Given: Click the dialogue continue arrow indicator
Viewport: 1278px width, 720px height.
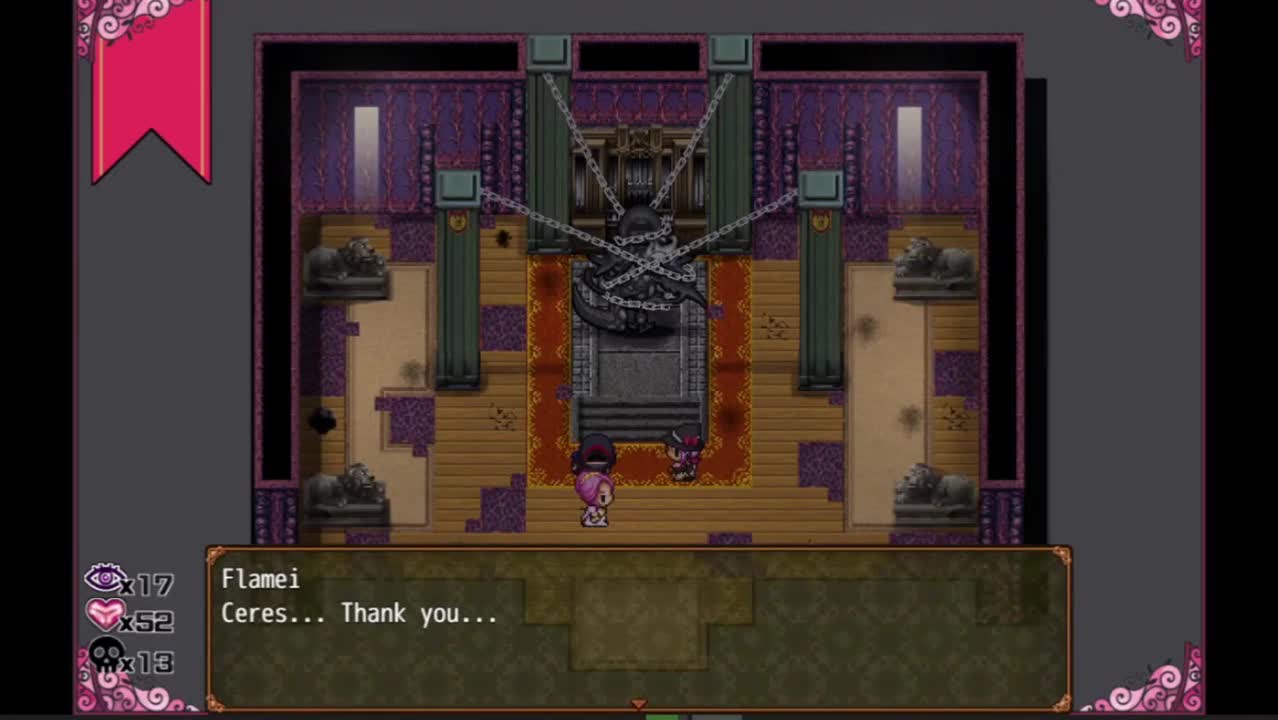Looking at the screenshot, I should coord(638,705).
